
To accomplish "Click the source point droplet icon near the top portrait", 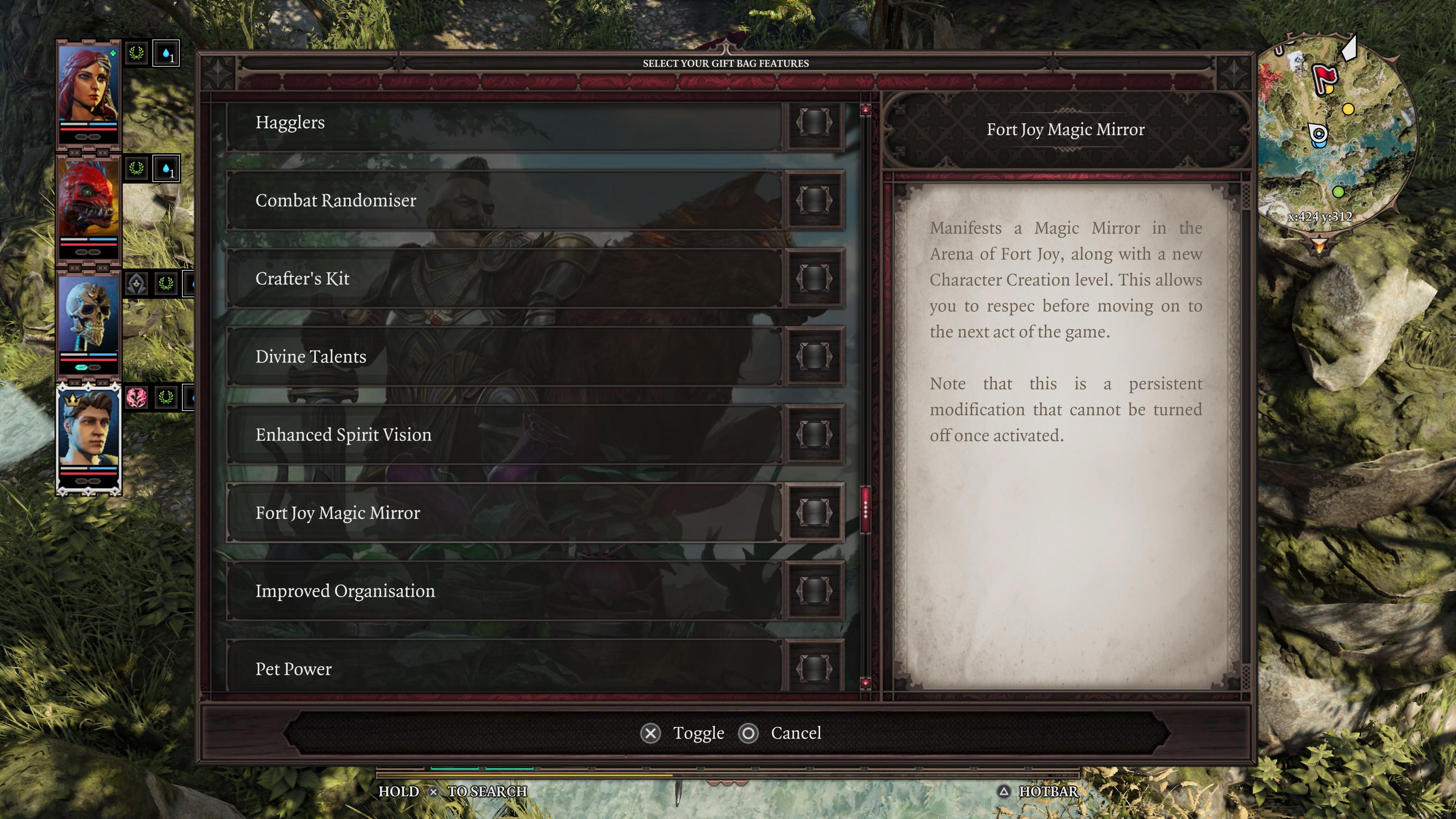I will 166,54.
